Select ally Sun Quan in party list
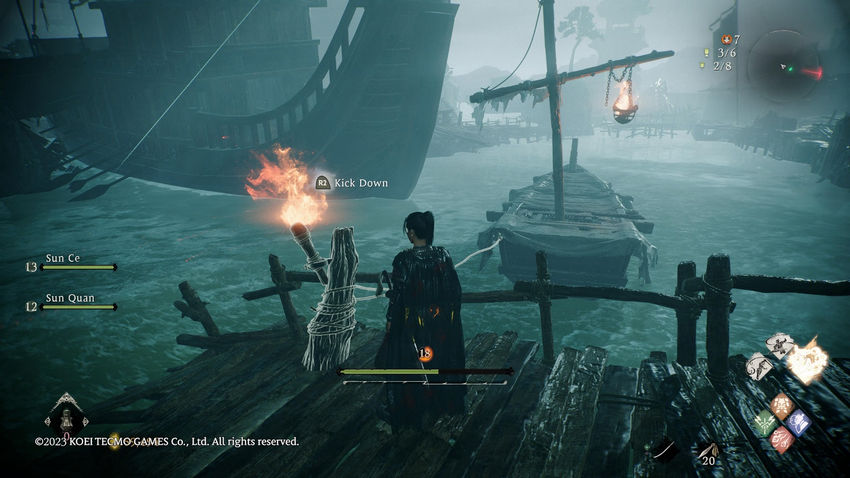 click(67, 300)
